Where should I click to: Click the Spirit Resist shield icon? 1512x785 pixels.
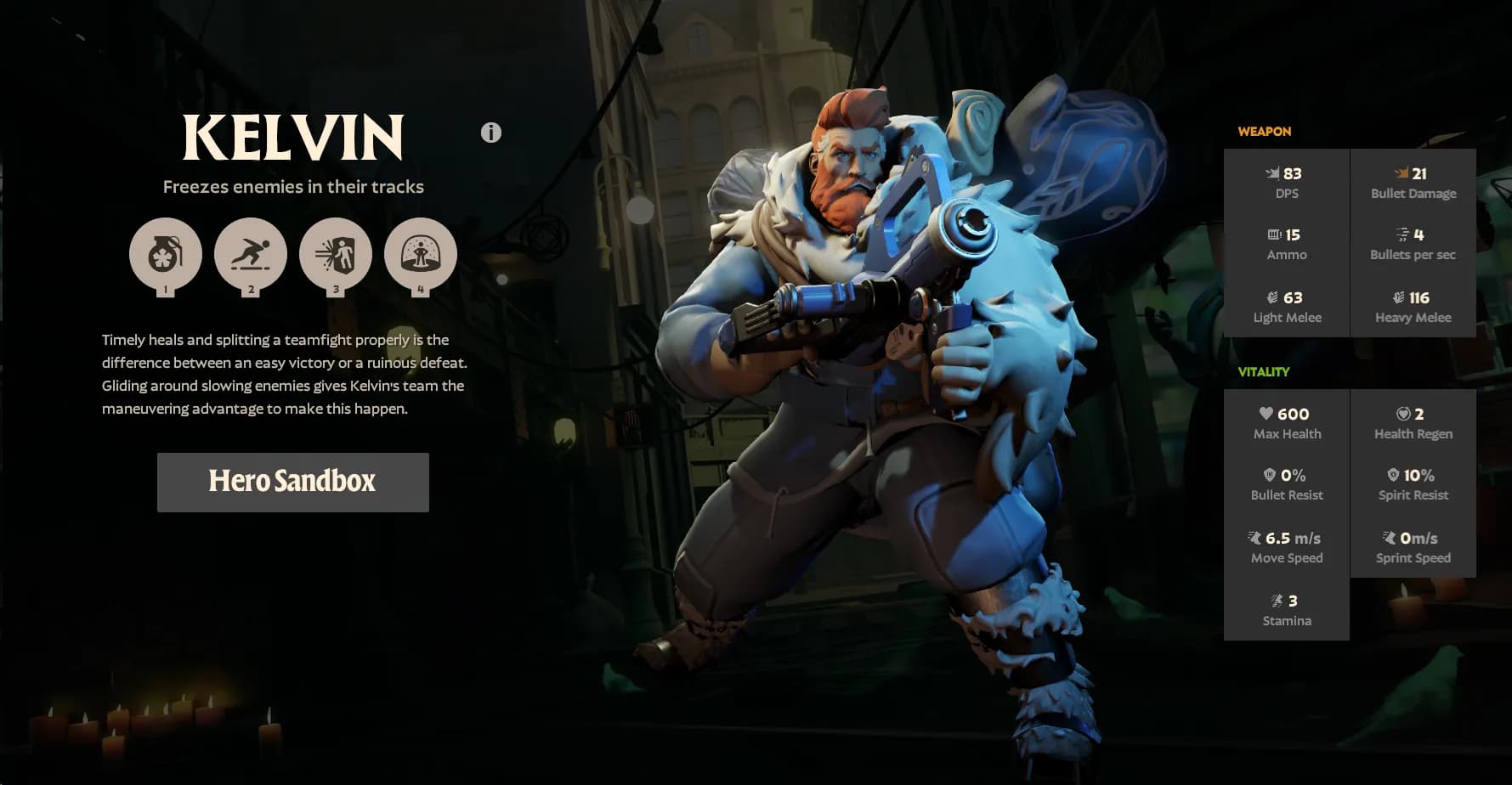pos(1394,476)
